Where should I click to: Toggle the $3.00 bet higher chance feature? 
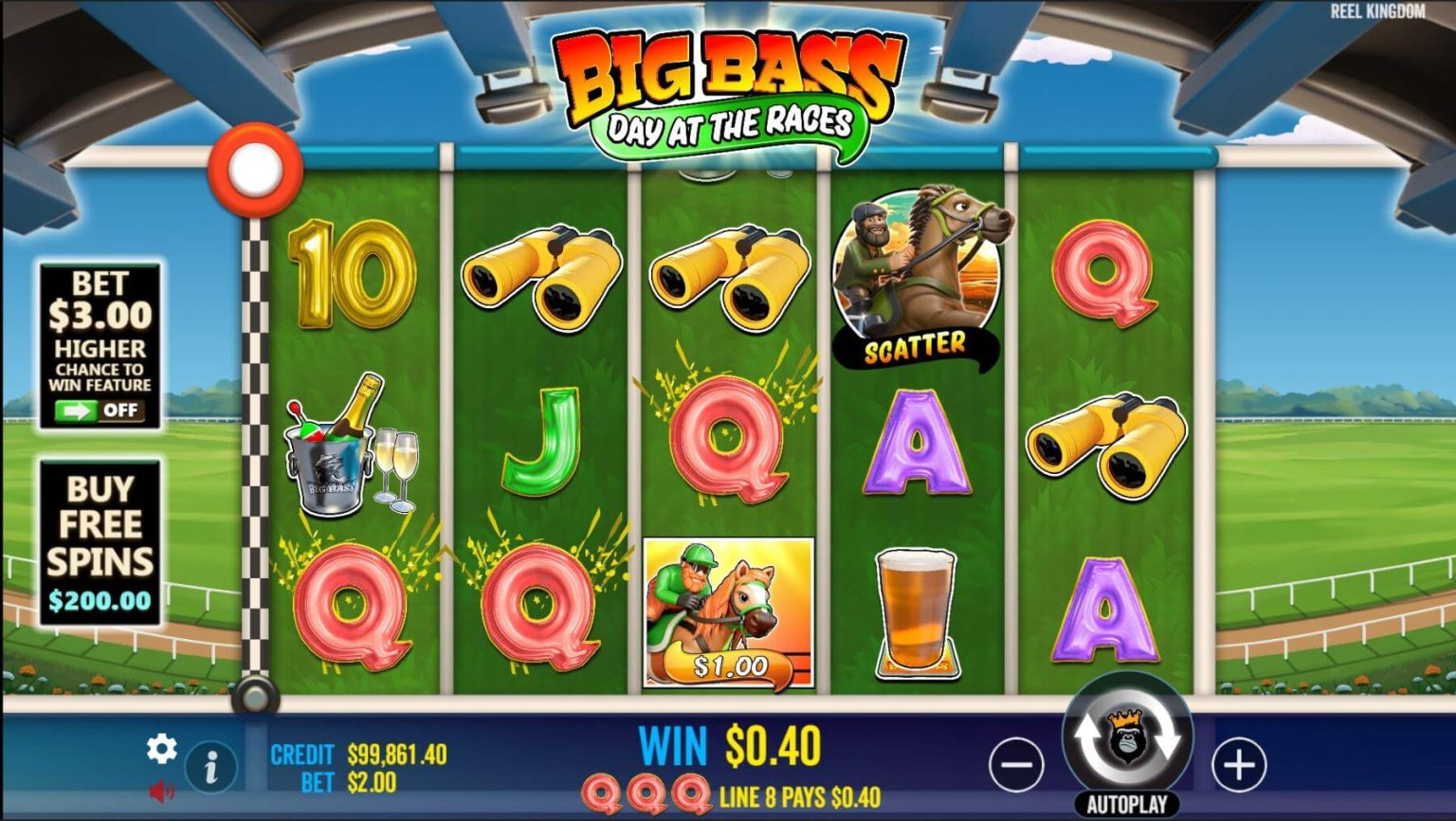(100, 410)
